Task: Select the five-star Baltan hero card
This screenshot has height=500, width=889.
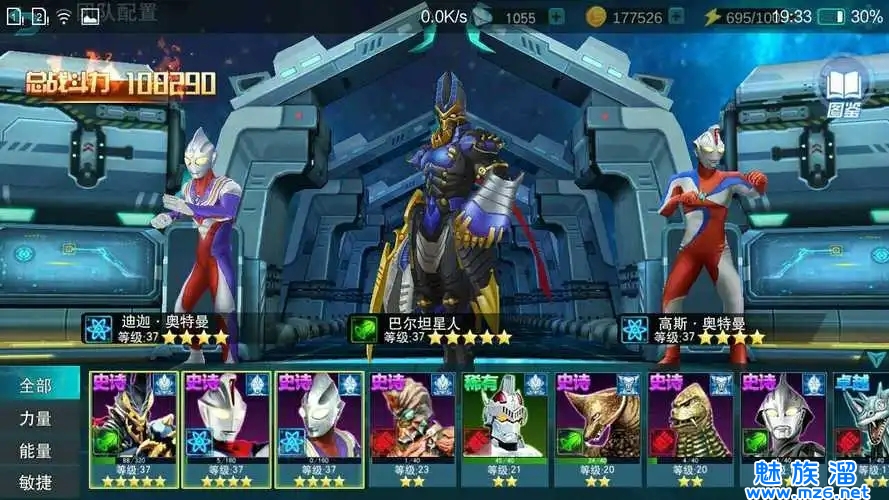Action: [x=134, y=428]
